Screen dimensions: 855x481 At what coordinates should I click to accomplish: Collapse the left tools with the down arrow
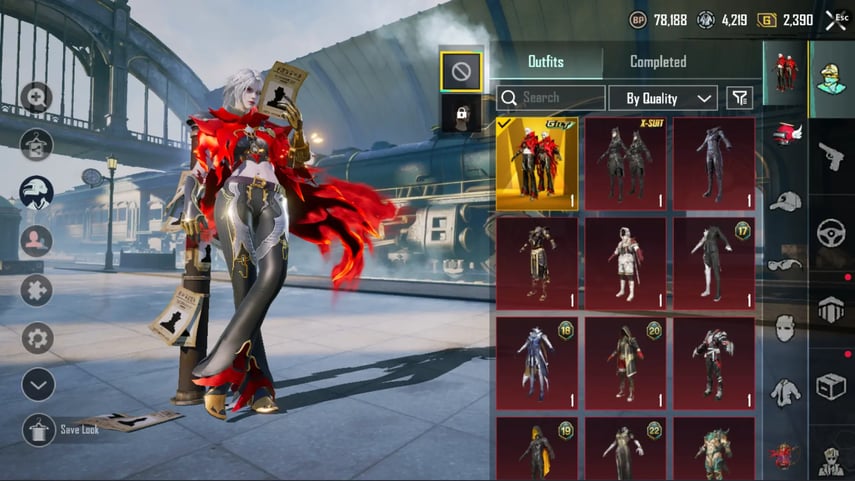point(38,384)
